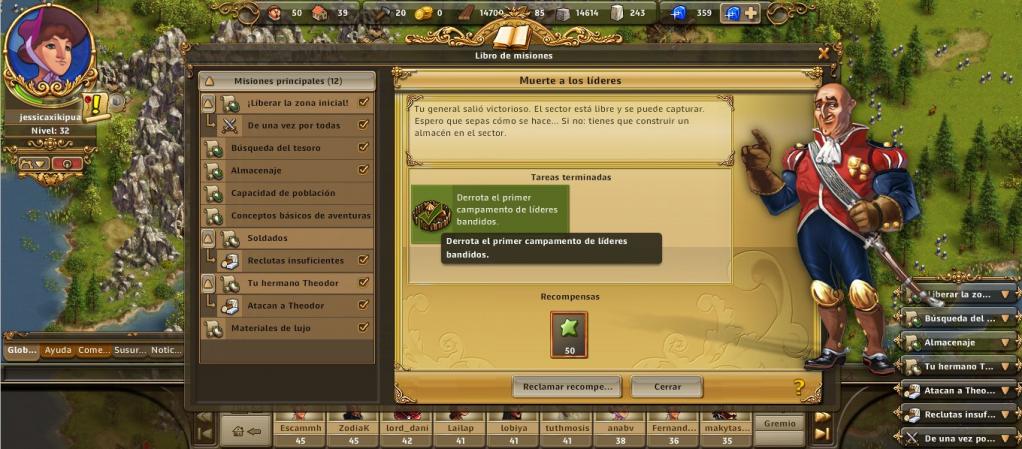
Task: Click the player avatar portrait
Action: click(x=49, y=47)
